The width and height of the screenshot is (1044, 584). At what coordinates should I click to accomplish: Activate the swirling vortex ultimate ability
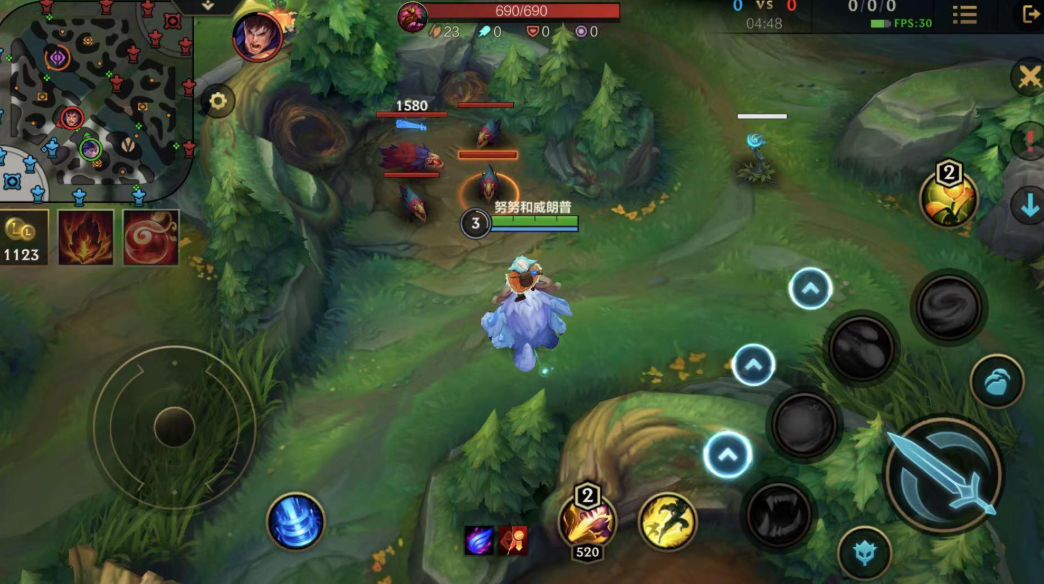click(x=949, y=303)
